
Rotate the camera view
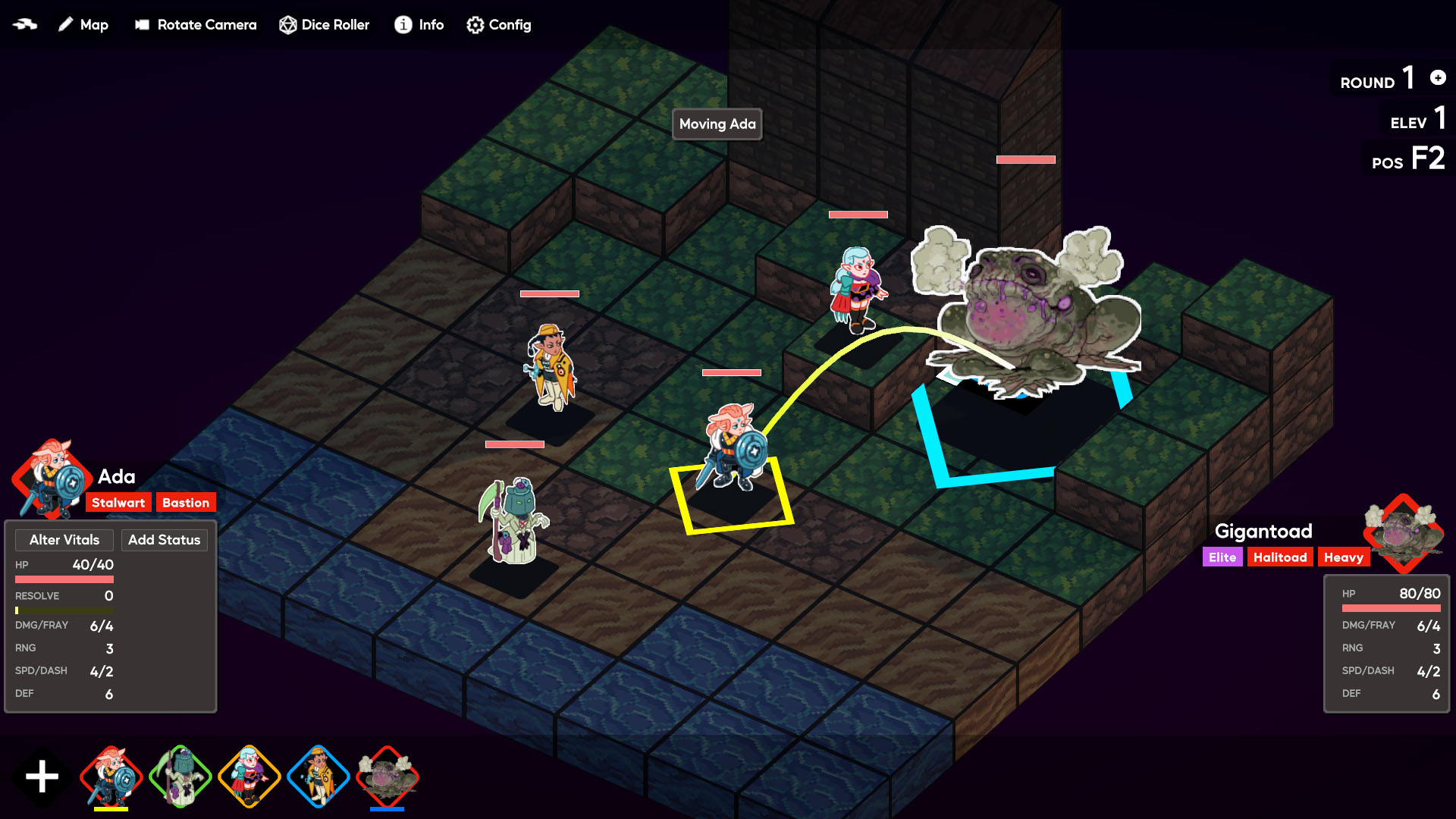(196, 25)
